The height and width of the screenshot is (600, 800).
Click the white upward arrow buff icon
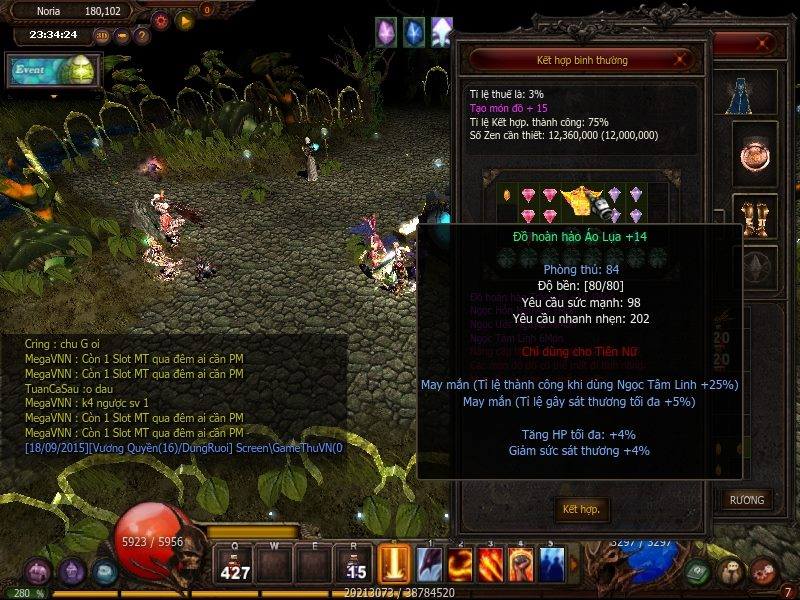441,33
